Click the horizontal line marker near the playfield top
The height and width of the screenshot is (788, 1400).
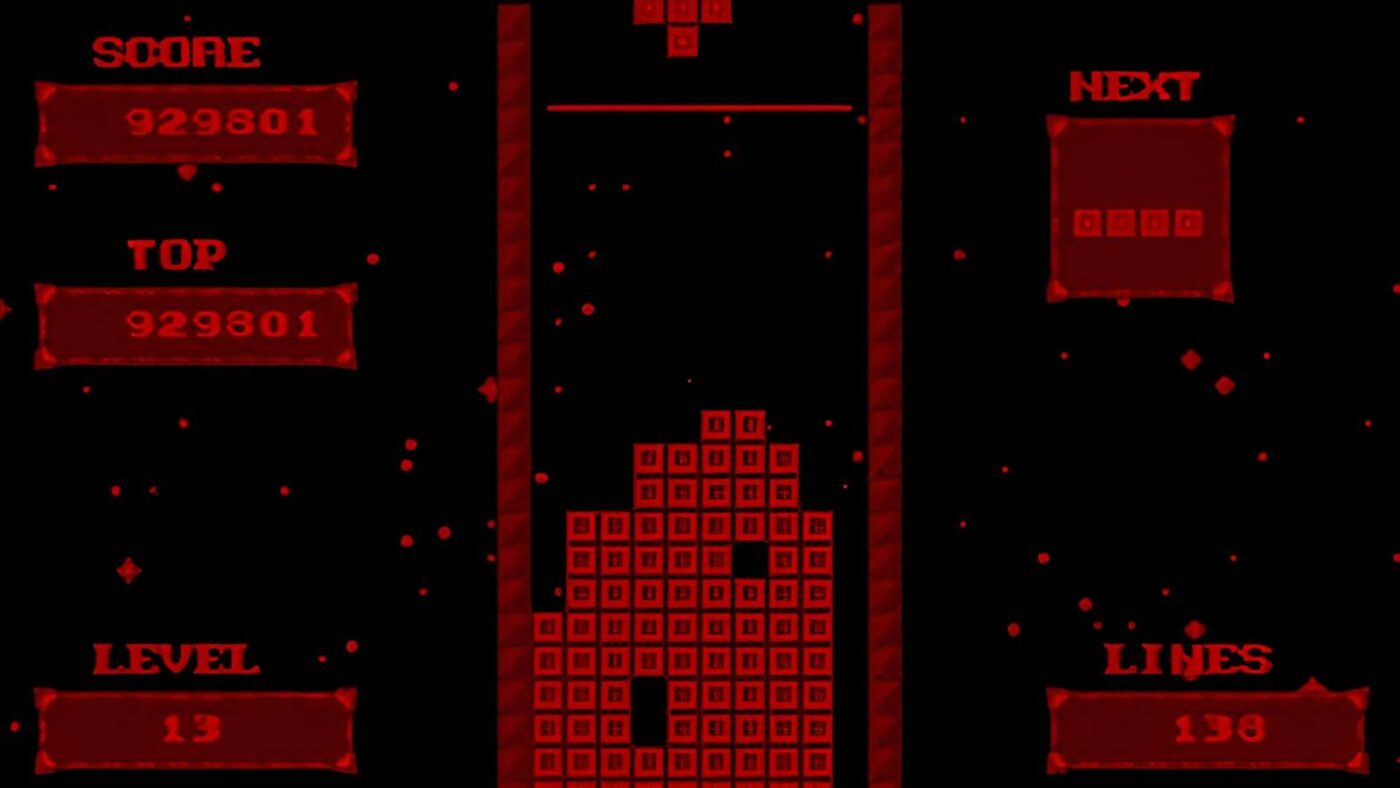click(700, 106)
